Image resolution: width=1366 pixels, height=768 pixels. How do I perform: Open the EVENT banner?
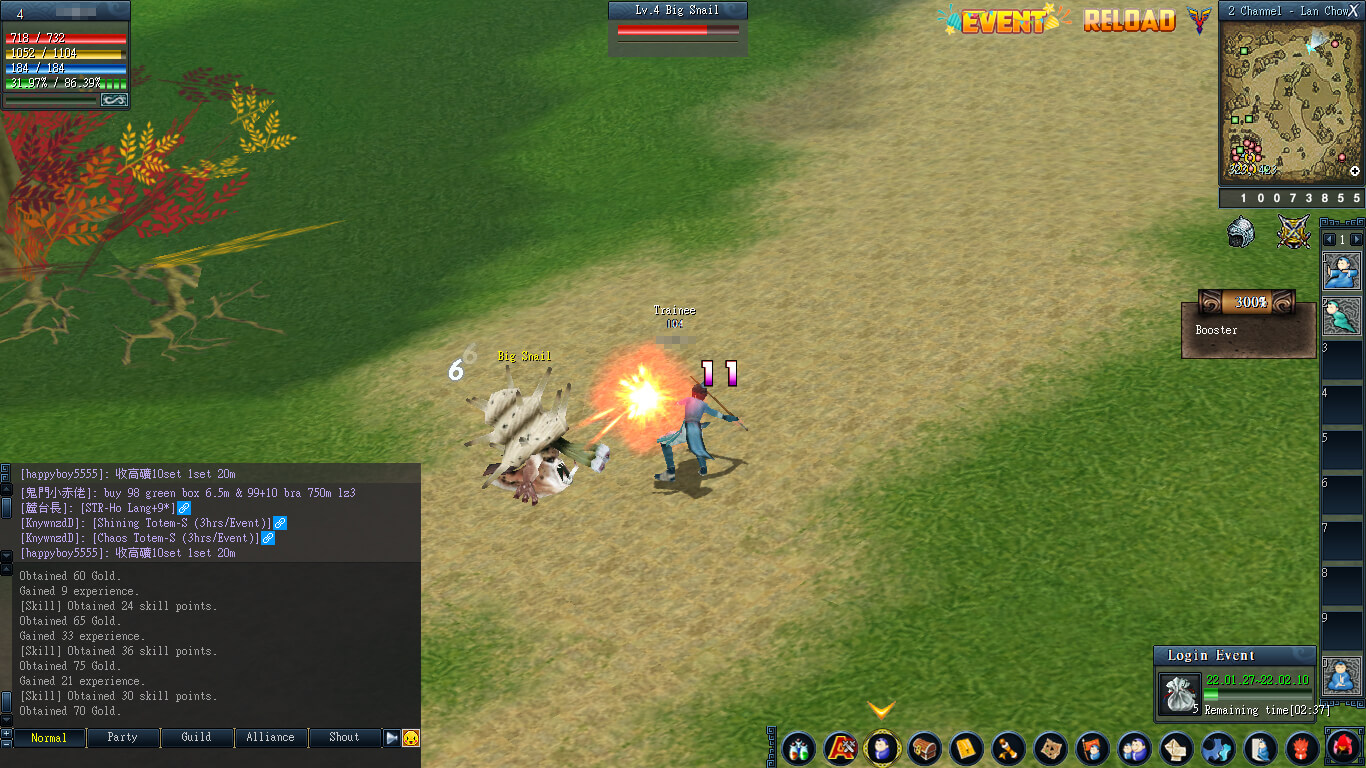pos(1003,20)
